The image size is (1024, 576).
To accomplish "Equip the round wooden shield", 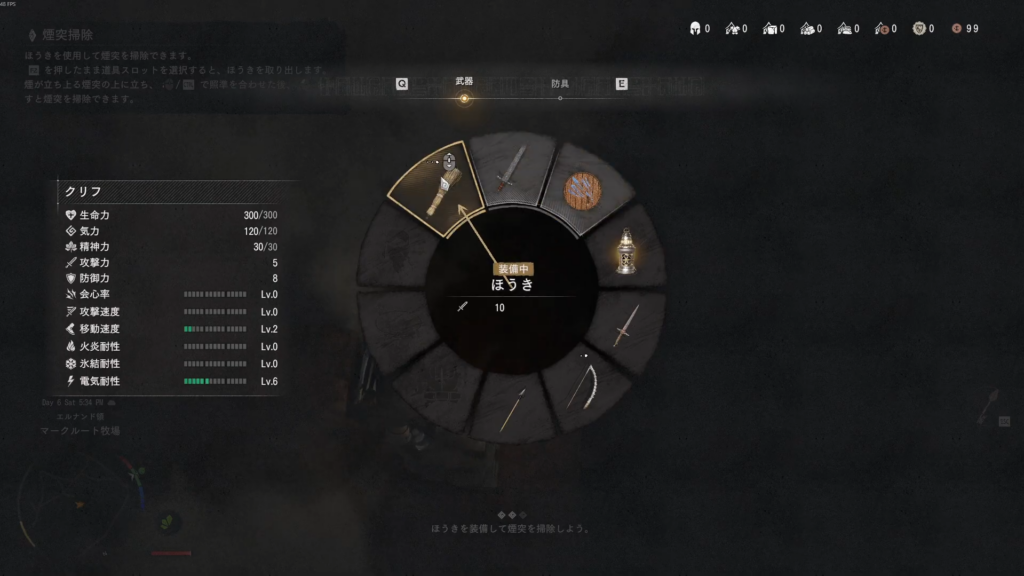I will 581,189.
